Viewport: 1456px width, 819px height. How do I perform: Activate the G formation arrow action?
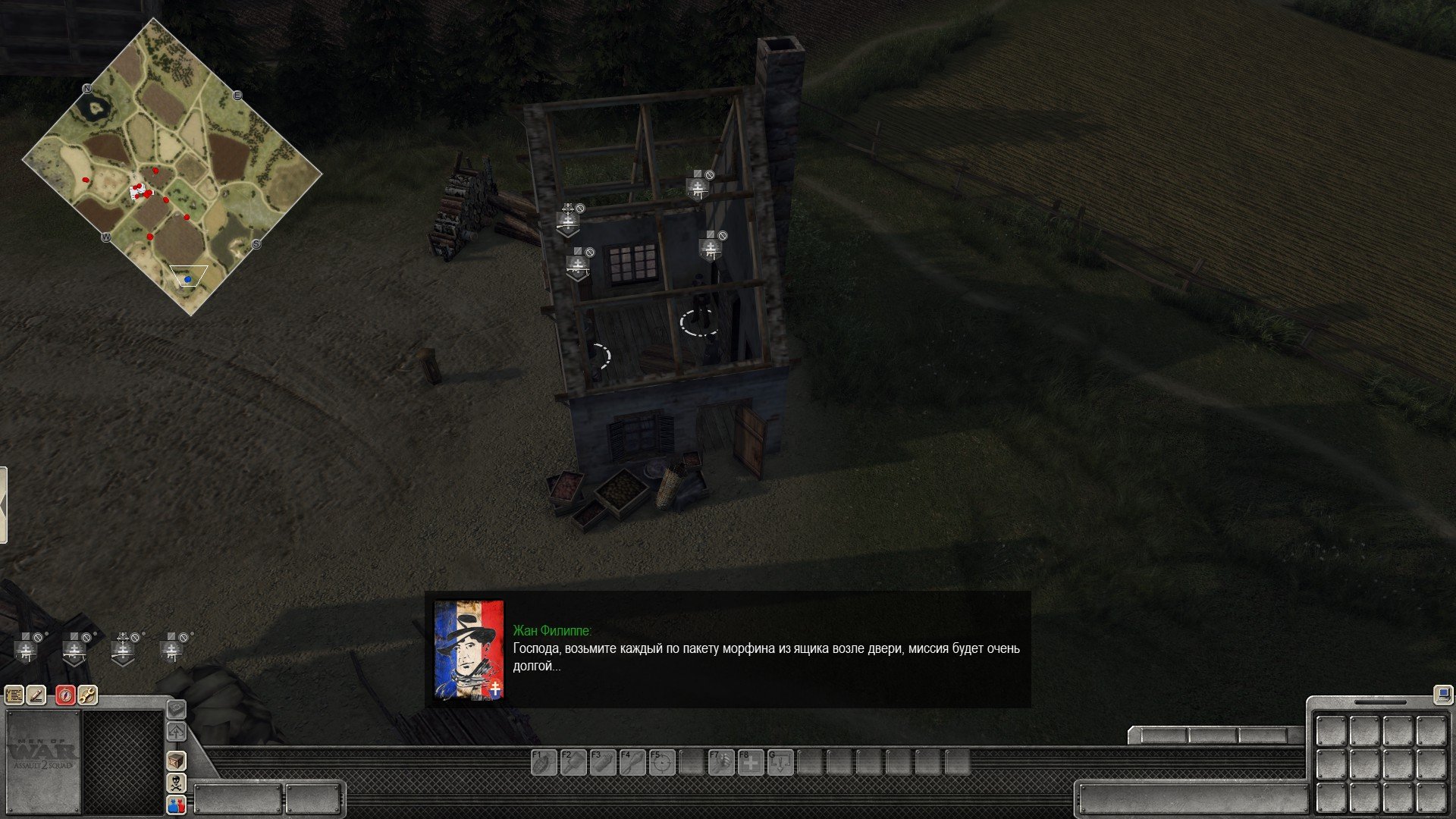(x=780, y=762)
